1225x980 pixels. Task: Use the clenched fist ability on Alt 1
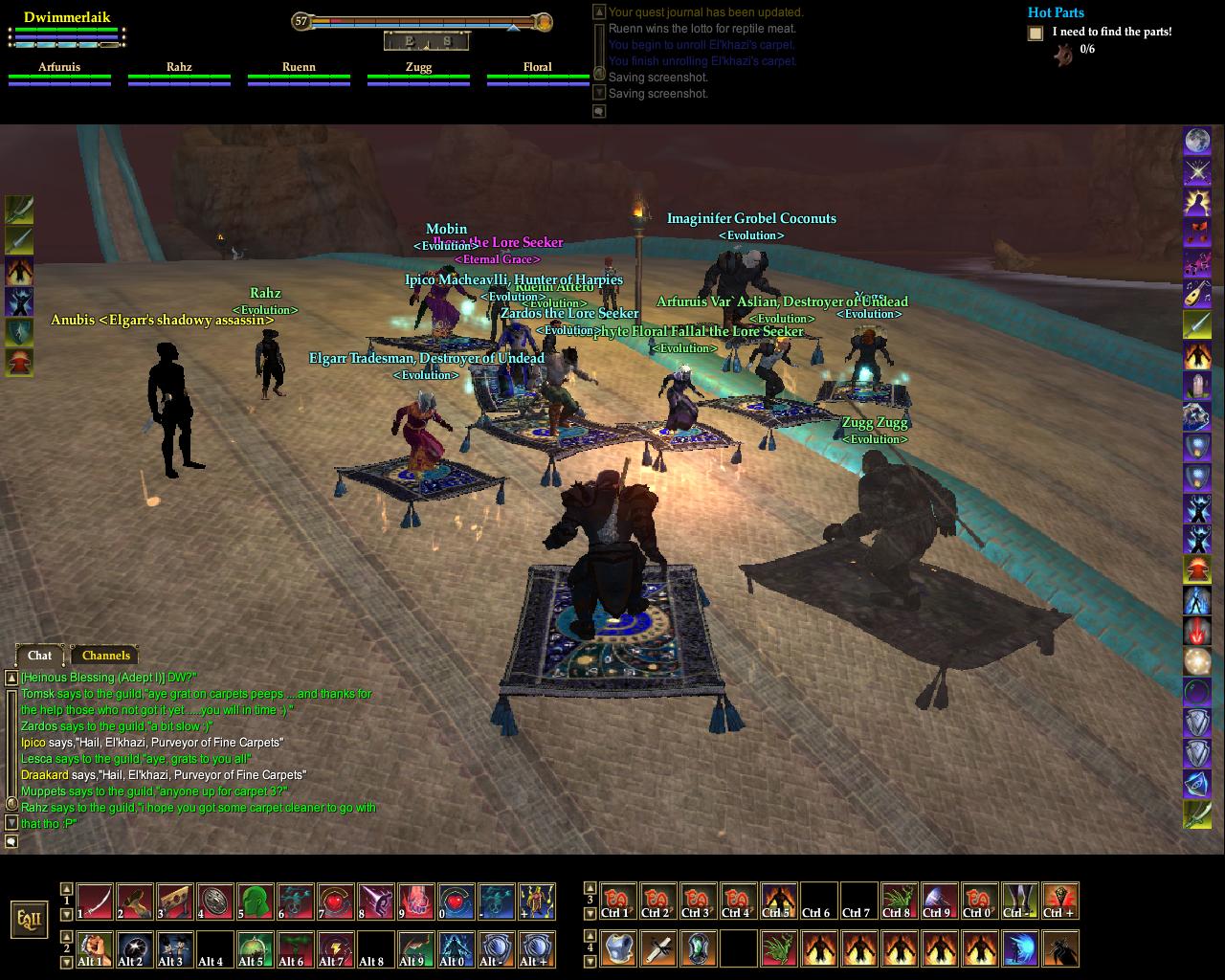(95, 948)
